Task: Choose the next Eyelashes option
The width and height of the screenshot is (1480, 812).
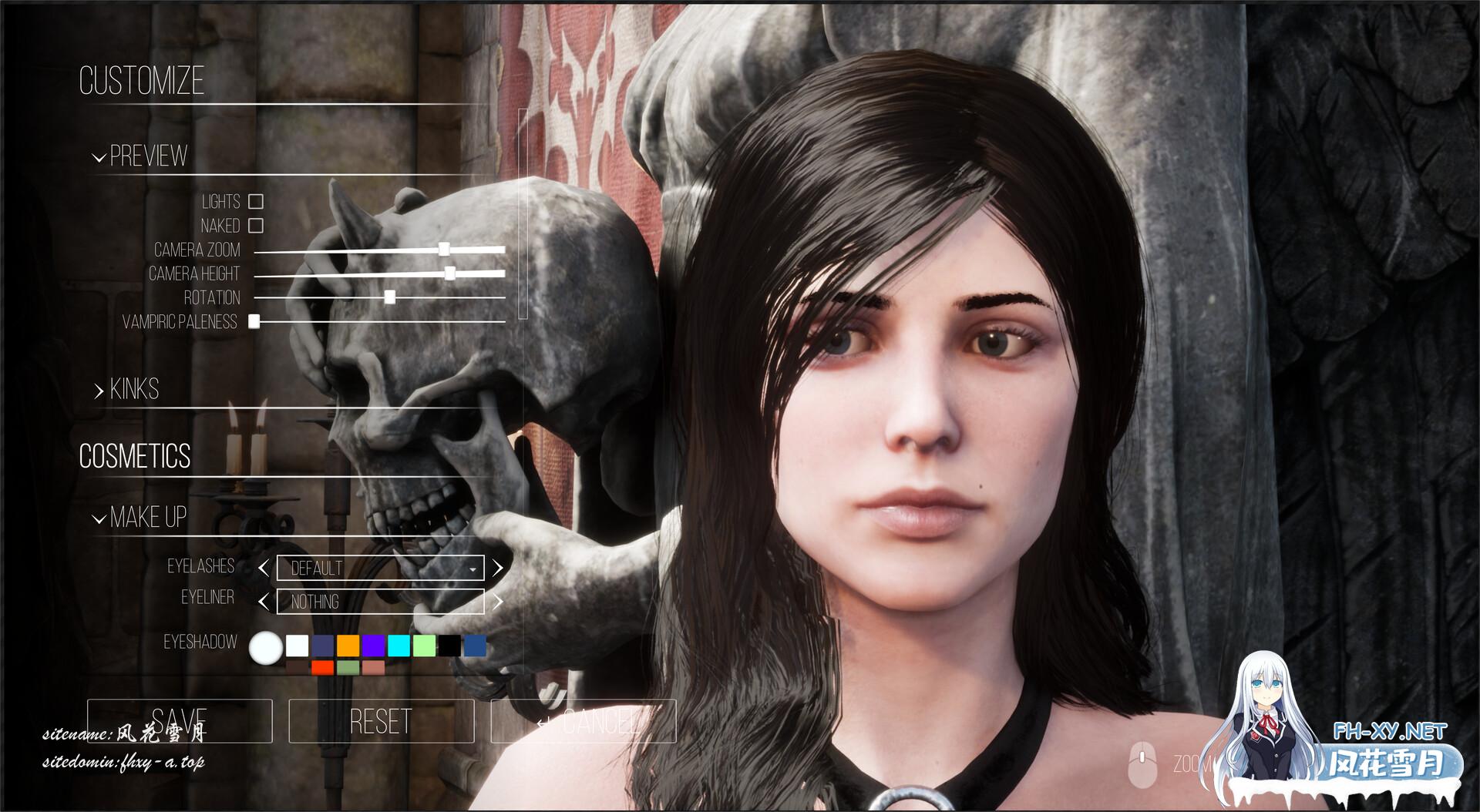Action: [498, 569]
